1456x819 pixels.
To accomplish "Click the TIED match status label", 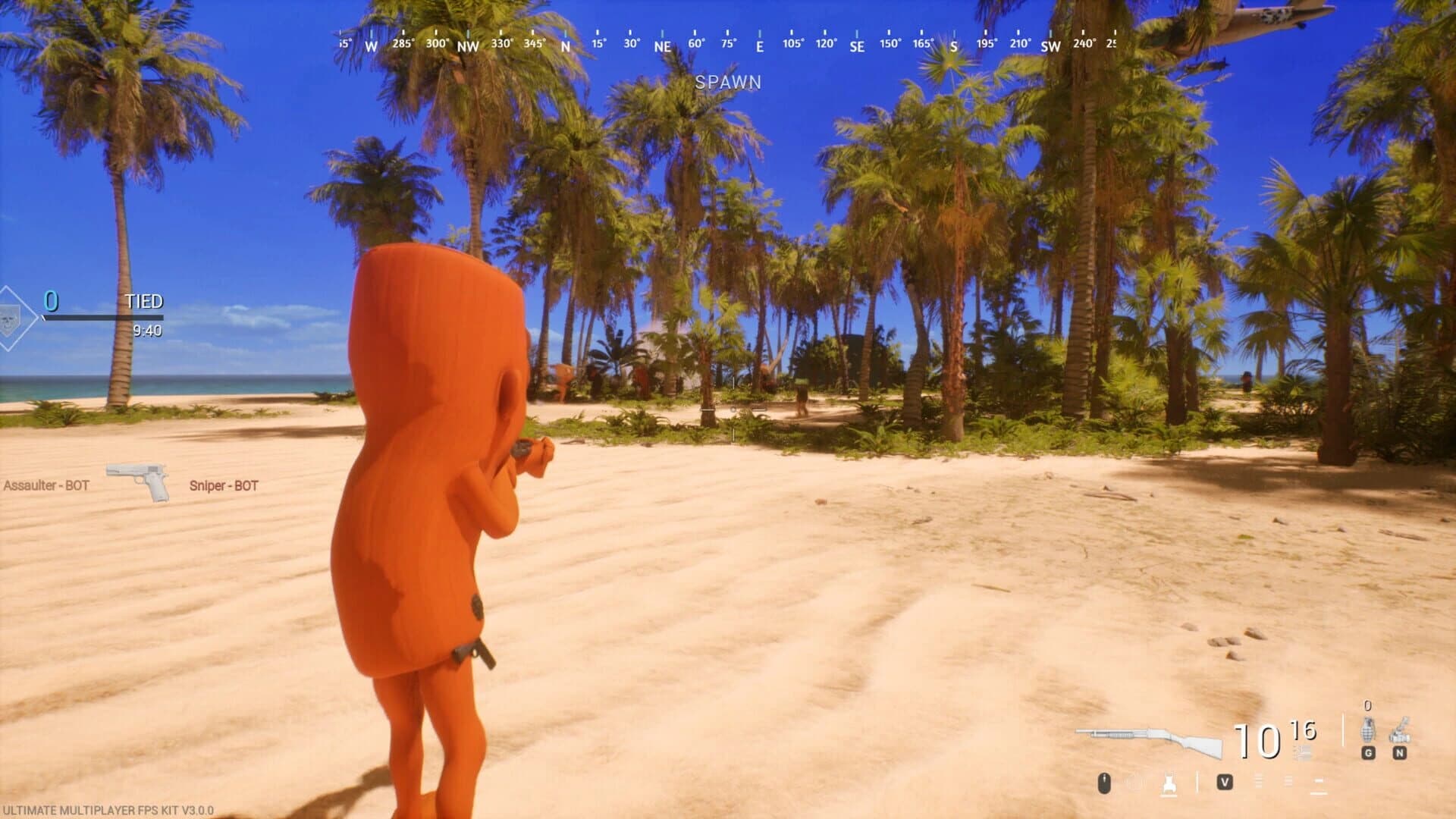I will click(145, 300).
